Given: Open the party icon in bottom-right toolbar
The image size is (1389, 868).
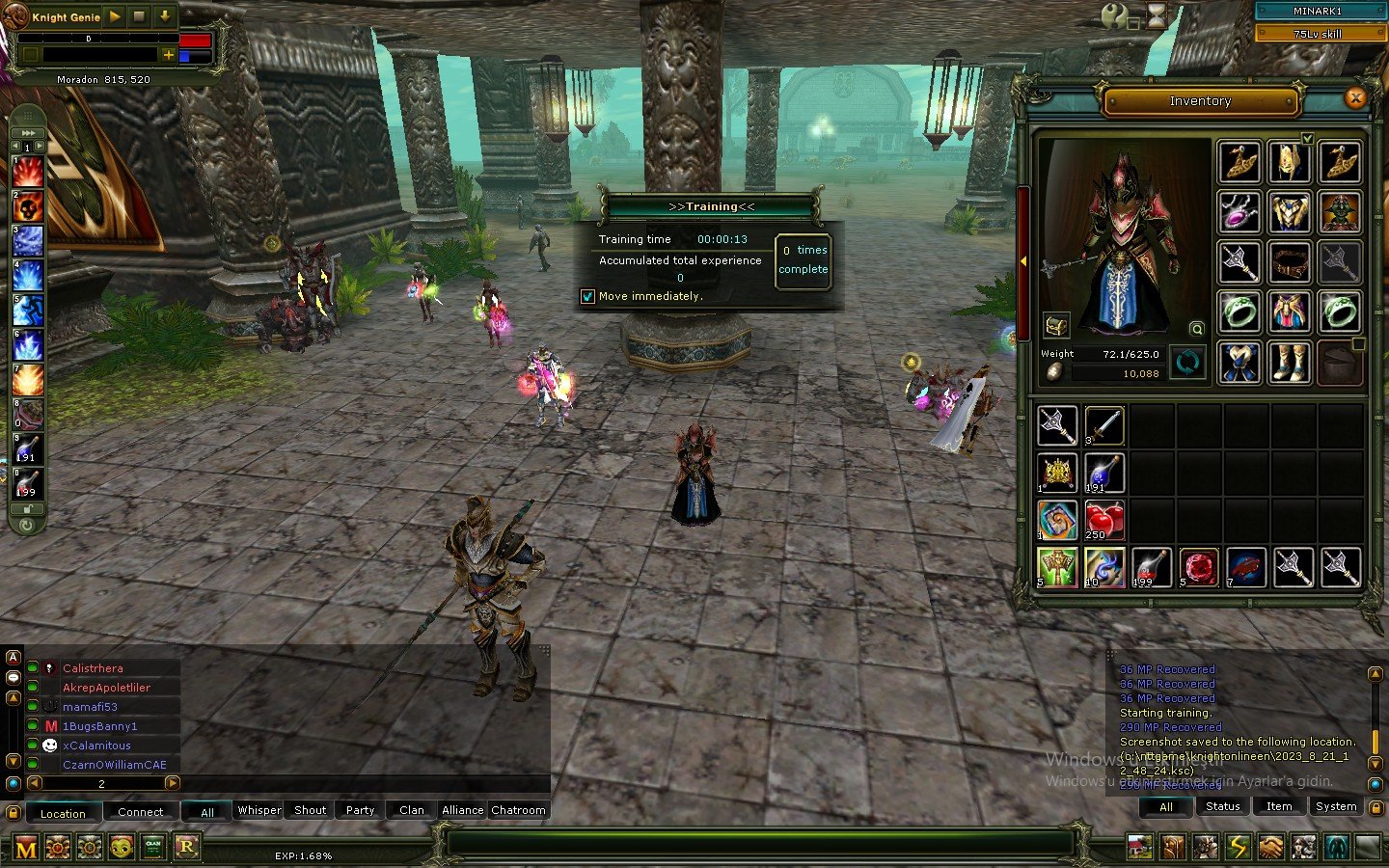Looking at the screenshot, I should [x=1306, y=847].
